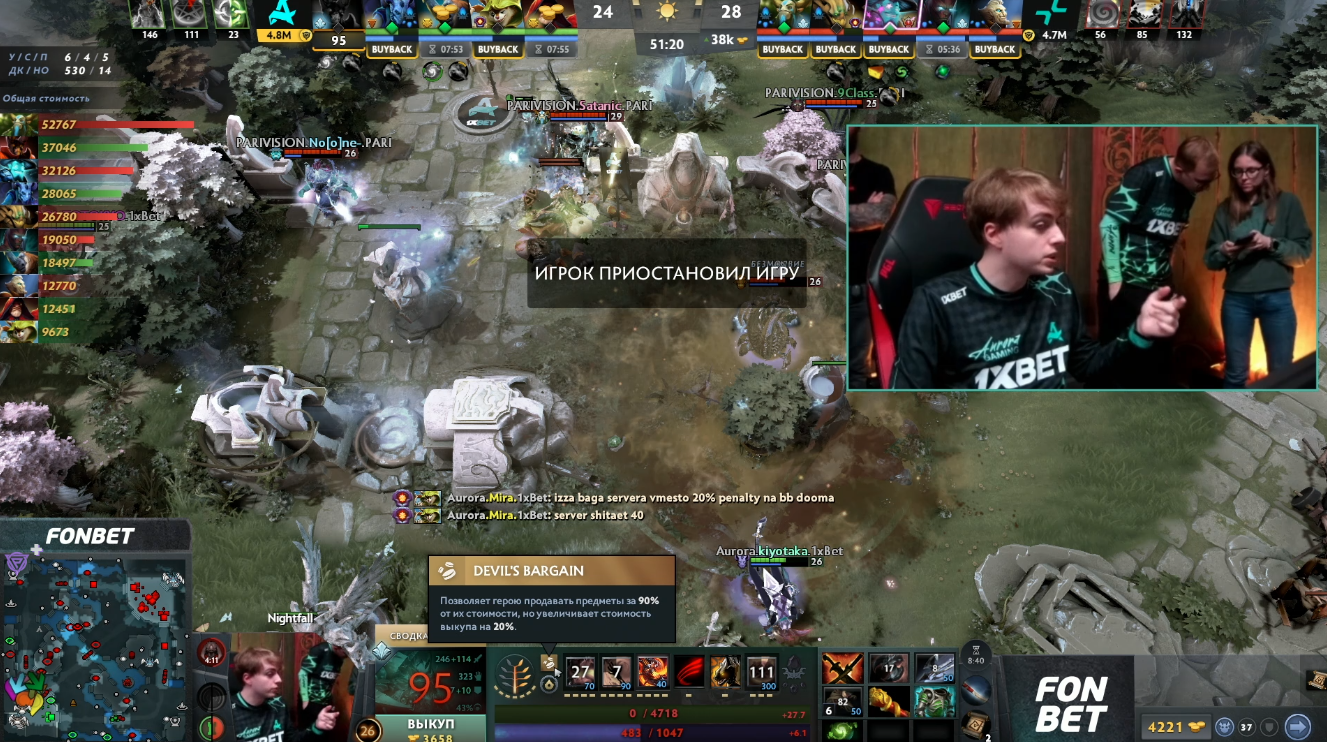Select the item showing 82 cooldown
Viewport: 1327px width, 742px height.
pos(842,702)
